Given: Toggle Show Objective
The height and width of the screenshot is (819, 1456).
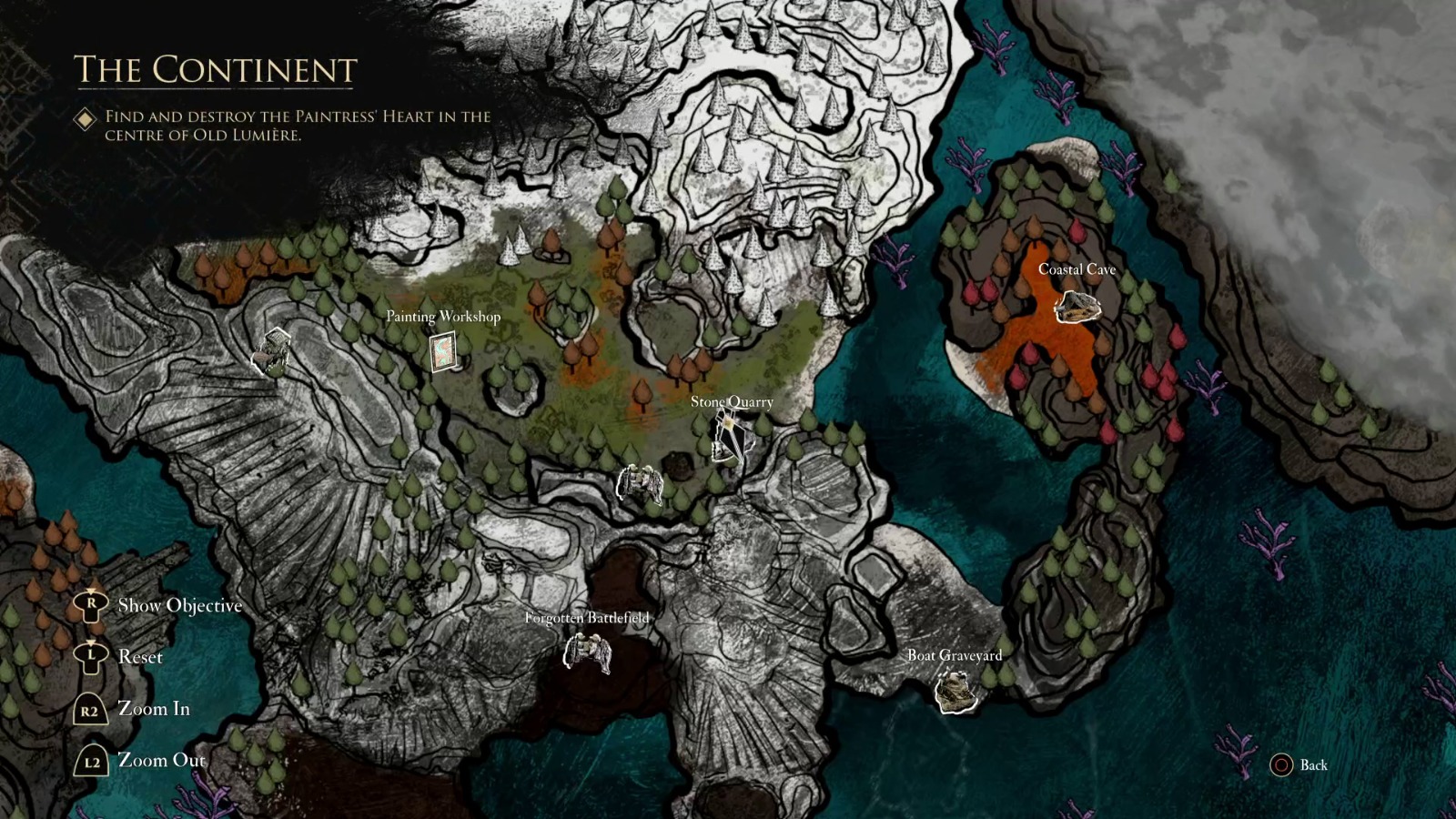Looking at the screenshot, I should [179, 604].
